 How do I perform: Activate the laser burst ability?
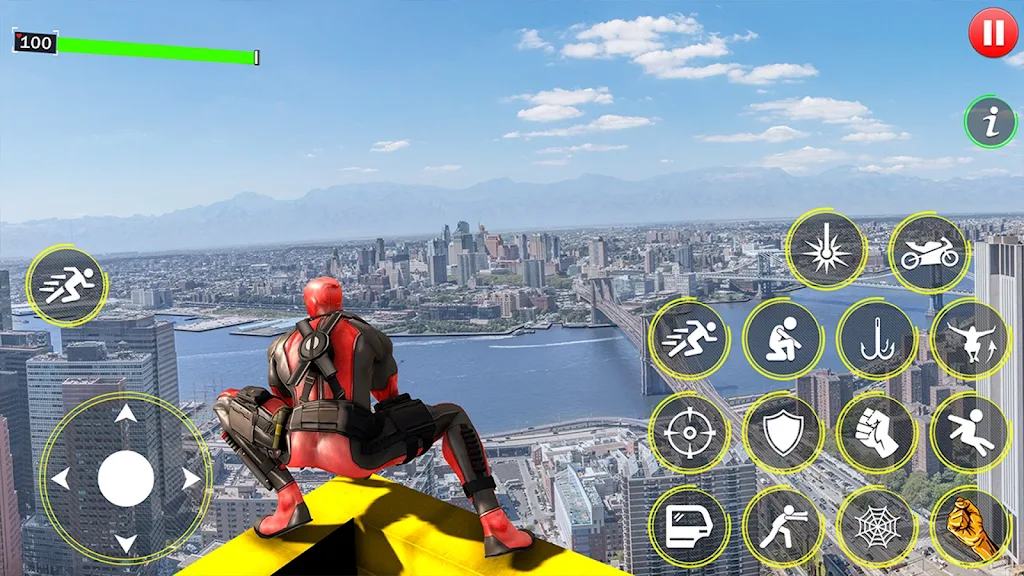826,250
